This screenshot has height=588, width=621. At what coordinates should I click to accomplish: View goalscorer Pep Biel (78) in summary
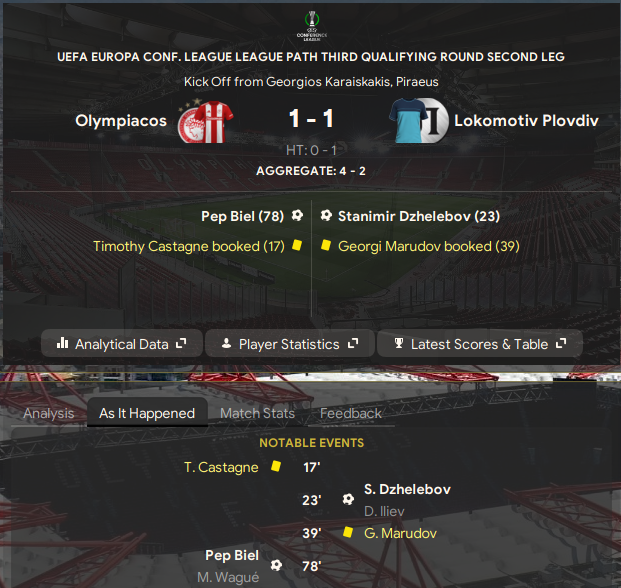tap(243, 216)
